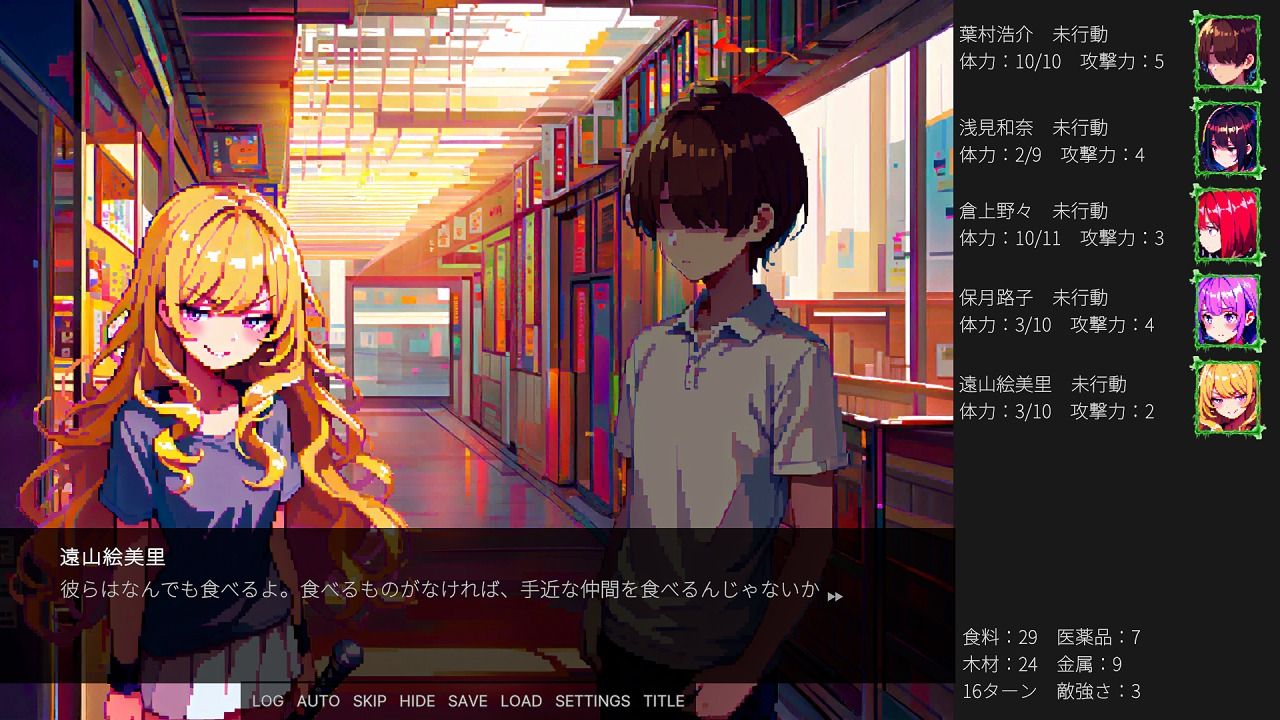
Task: Open the LOAD menu
Action: [521, 701]
